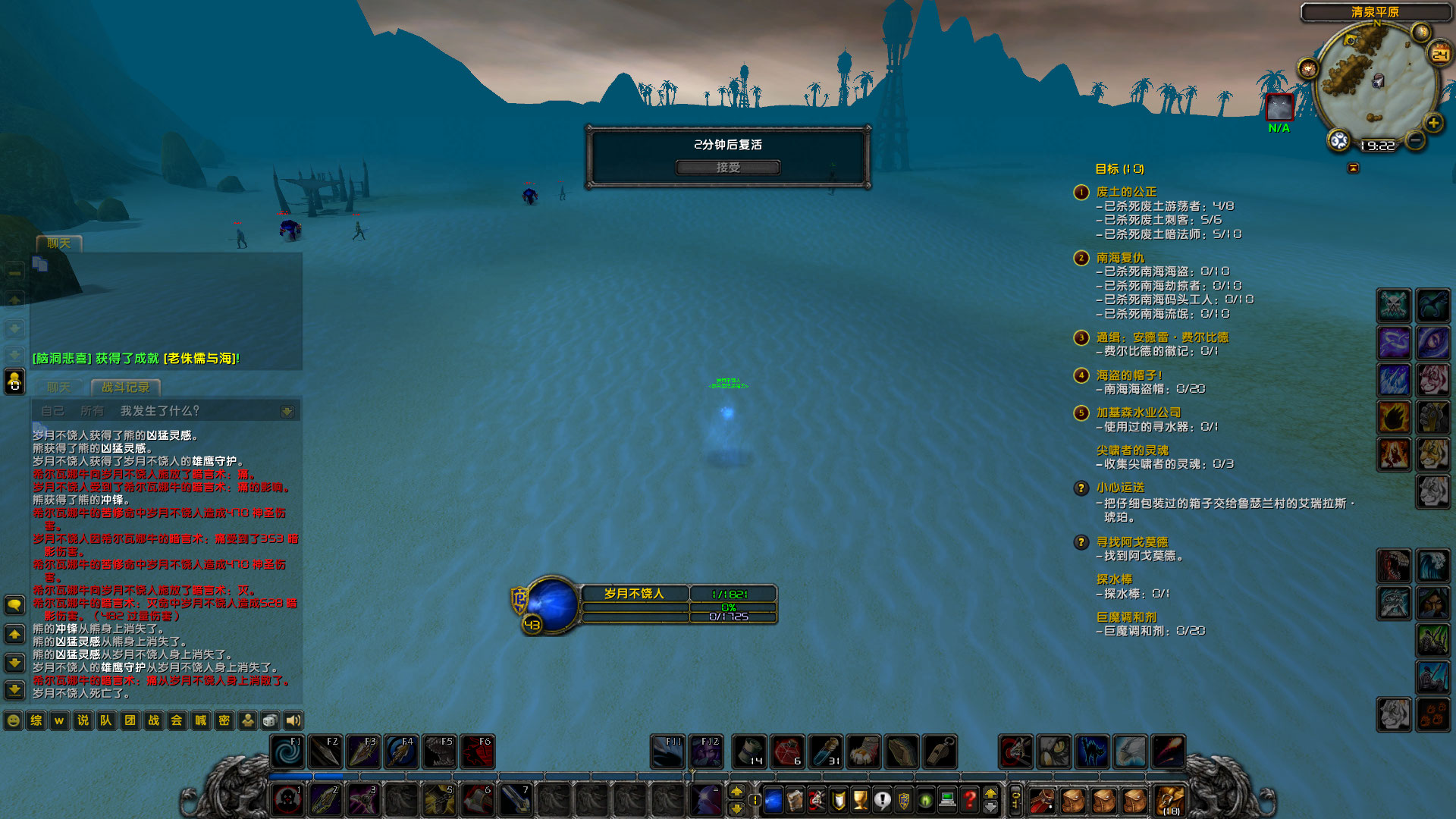The width and height of the screenshot is (1456, 819).
Task: Open the quest log exclamation bubble icon
Action: pyautogui.click(x=882, y=799)
